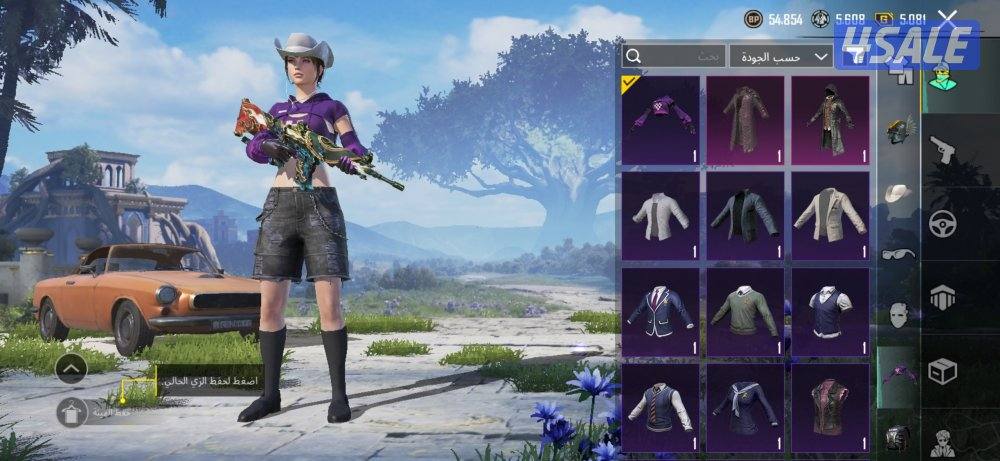Open the sort-by-quality dropdown
The height and width of the screenshot is (461, 1000).
point(781,57)
